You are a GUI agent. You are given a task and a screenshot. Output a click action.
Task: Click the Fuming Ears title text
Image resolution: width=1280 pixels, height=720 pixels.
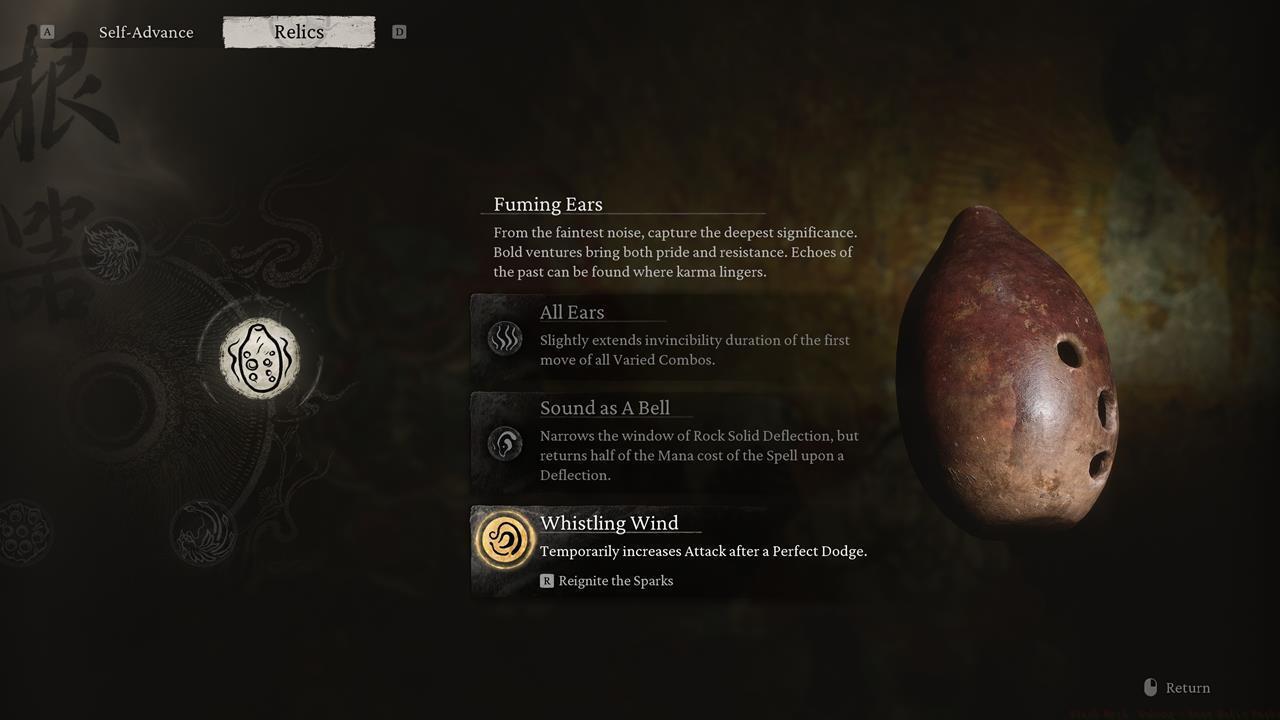[545, 204]
